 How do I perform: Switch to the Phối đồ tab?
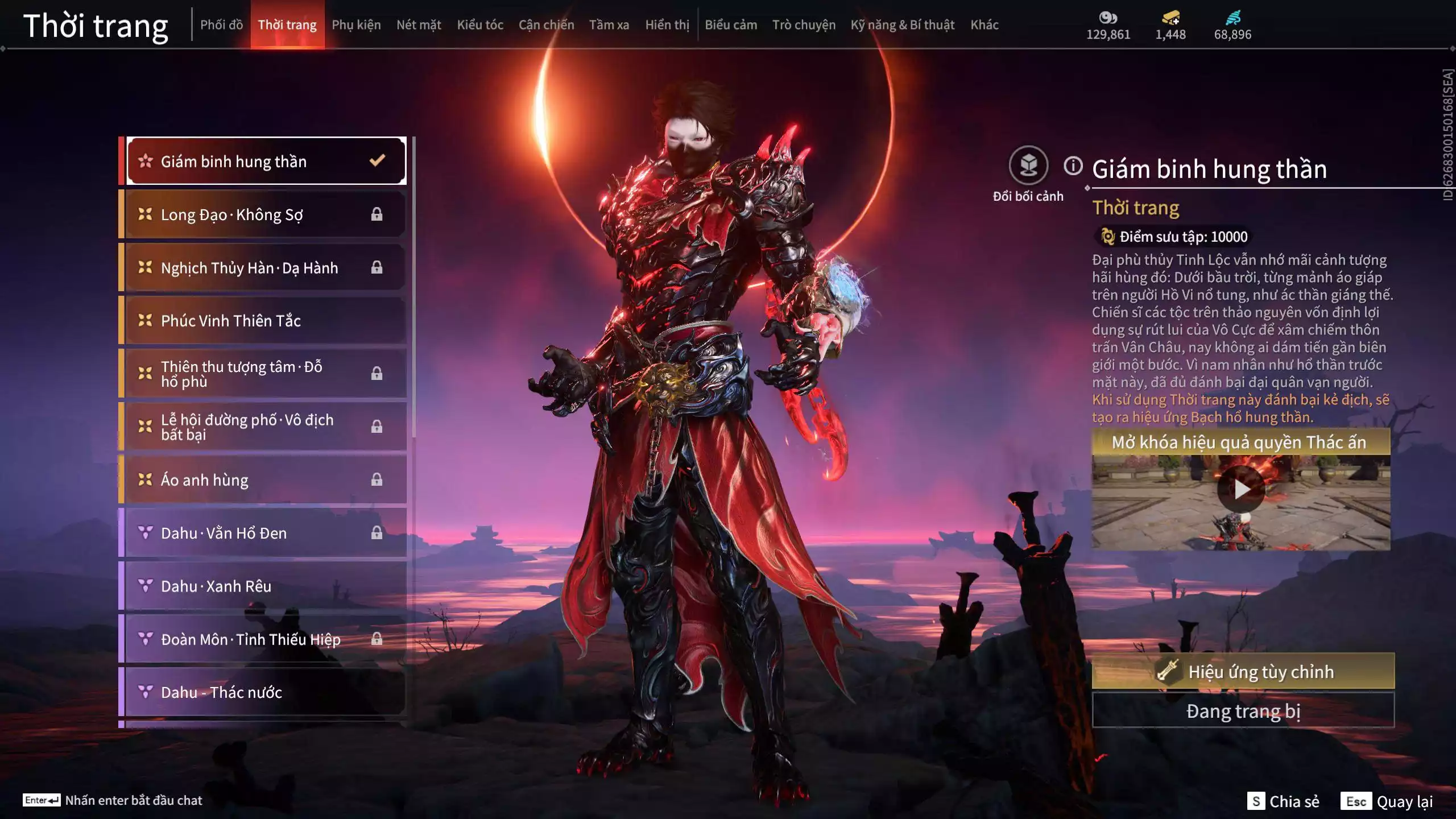[221, 25]
